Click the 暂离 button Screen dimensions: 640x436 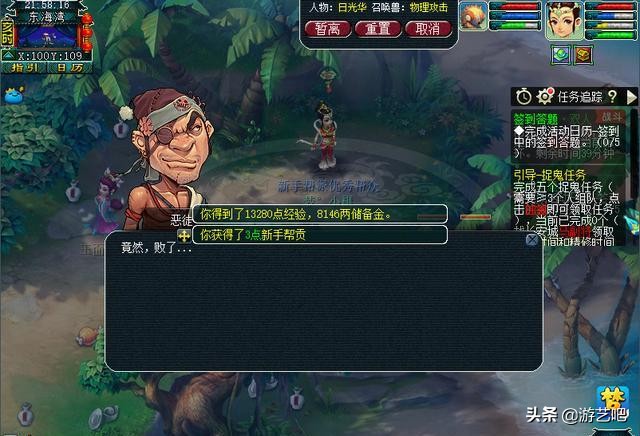(x=326, y=28)
